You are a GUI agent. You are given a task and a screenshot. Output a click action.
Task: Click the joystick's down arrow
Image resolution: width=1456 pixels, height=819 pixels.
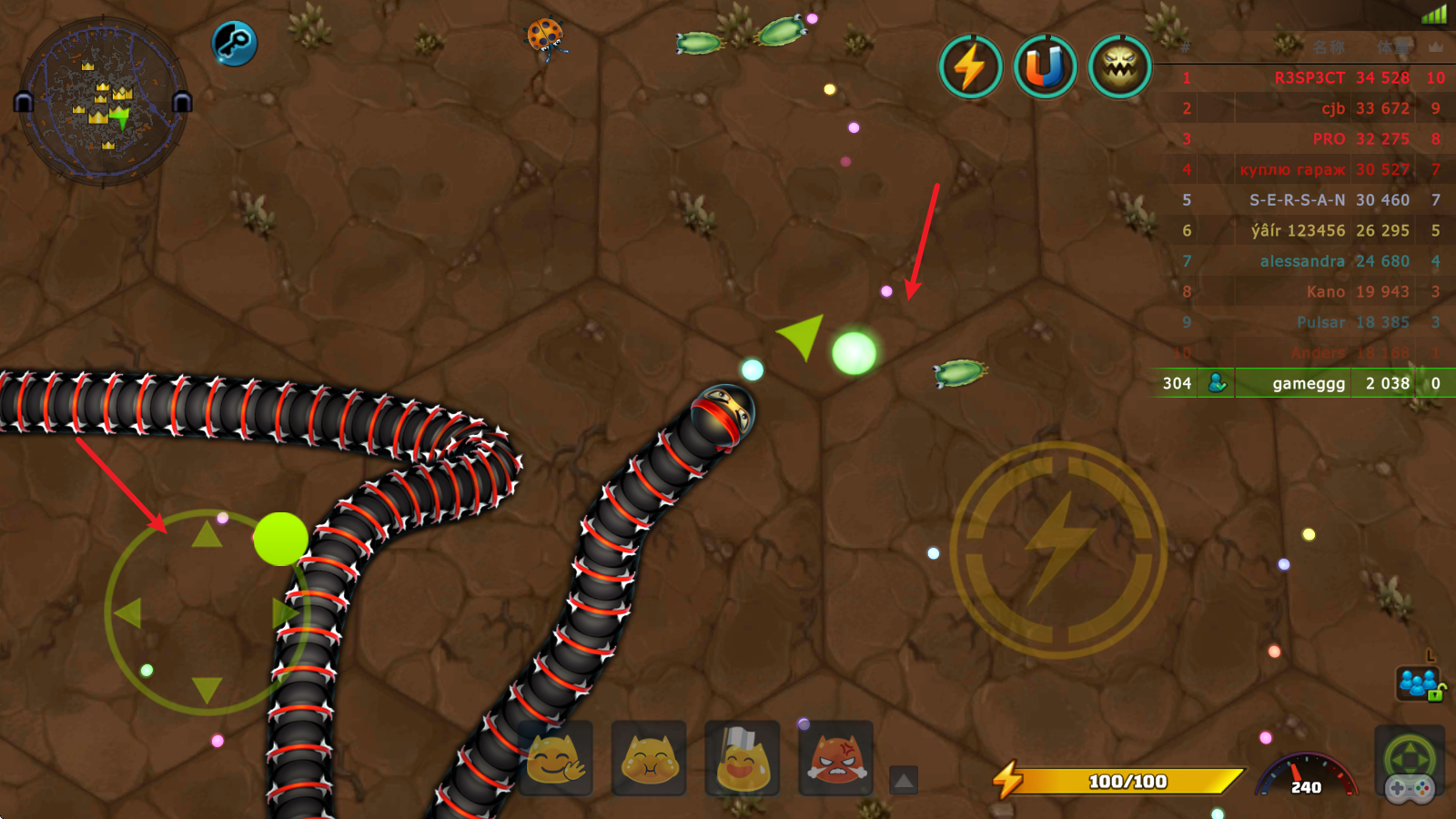[x=207, y=690]
